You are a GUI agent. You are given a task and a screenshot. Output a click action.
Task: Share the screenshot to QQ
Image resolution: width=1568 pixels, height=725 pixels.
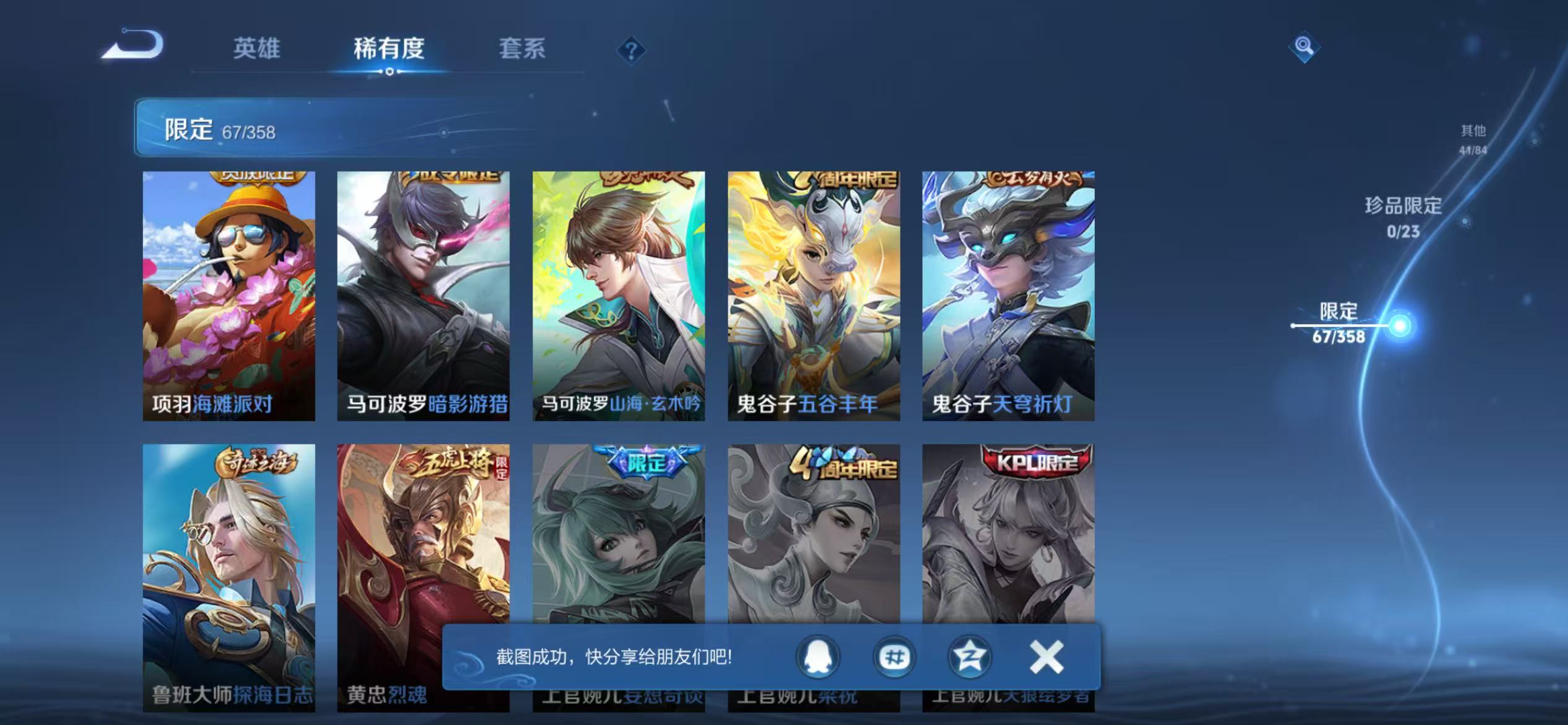click(x=817, y=657)
